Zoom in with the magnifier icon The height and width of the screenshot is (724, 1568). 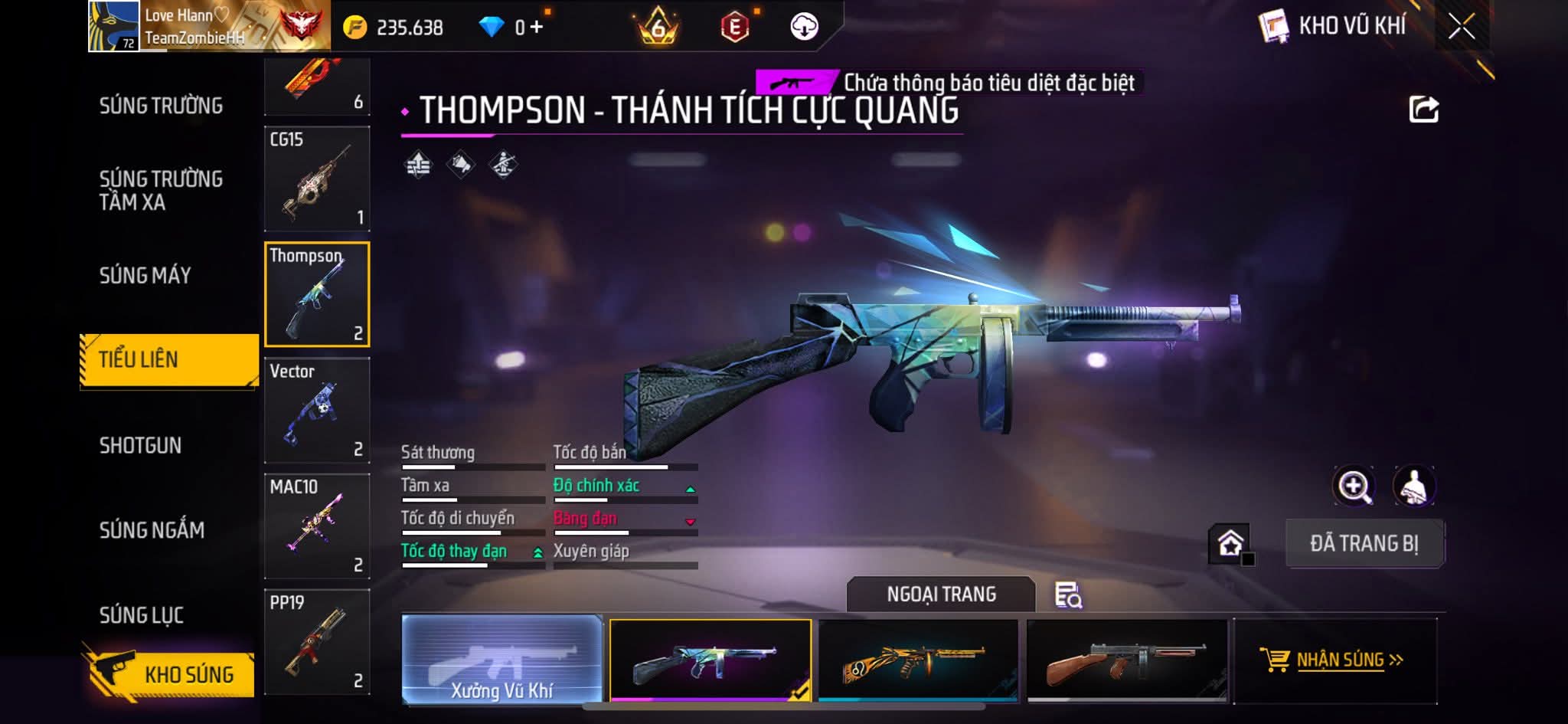pos(1354,486)
